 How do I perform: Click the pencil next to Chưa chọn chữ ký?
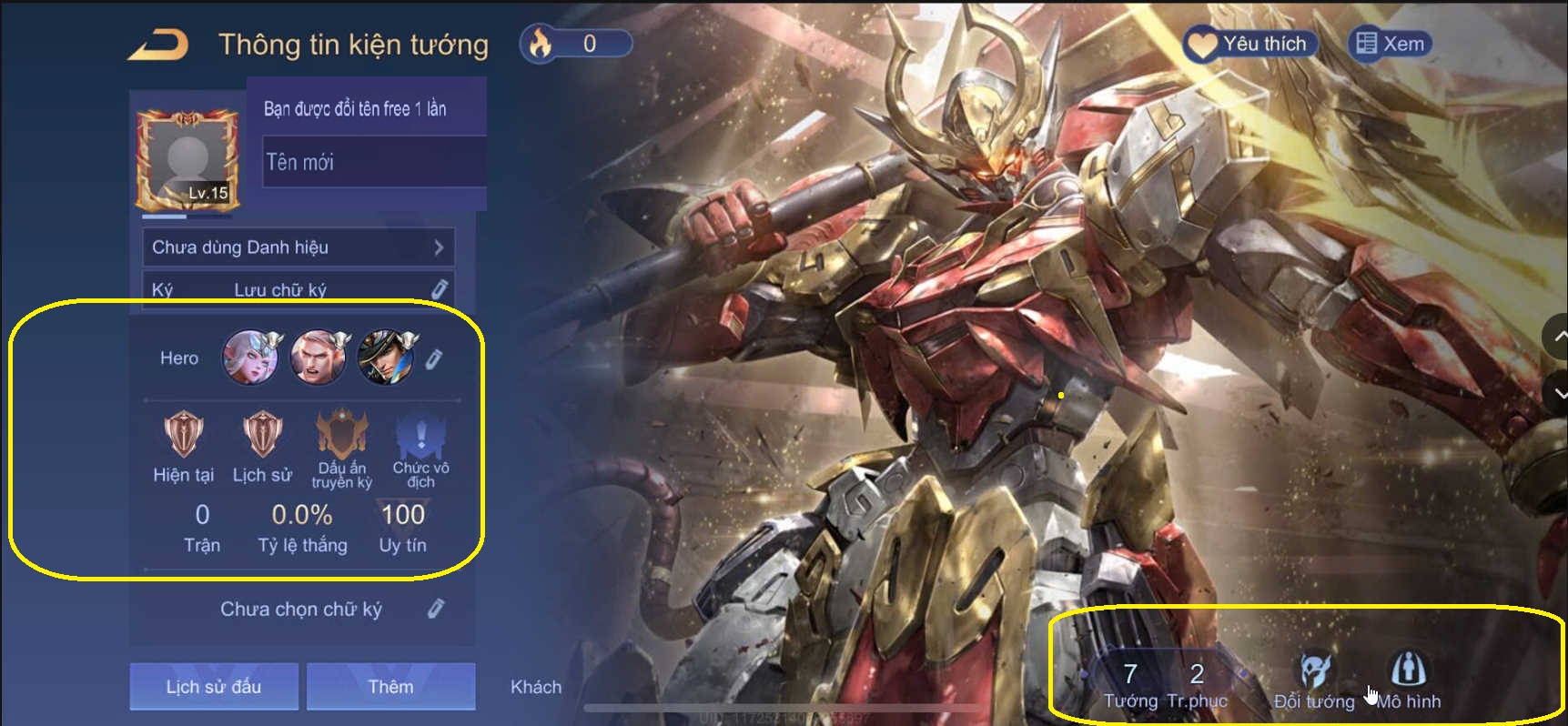[434, 608]
